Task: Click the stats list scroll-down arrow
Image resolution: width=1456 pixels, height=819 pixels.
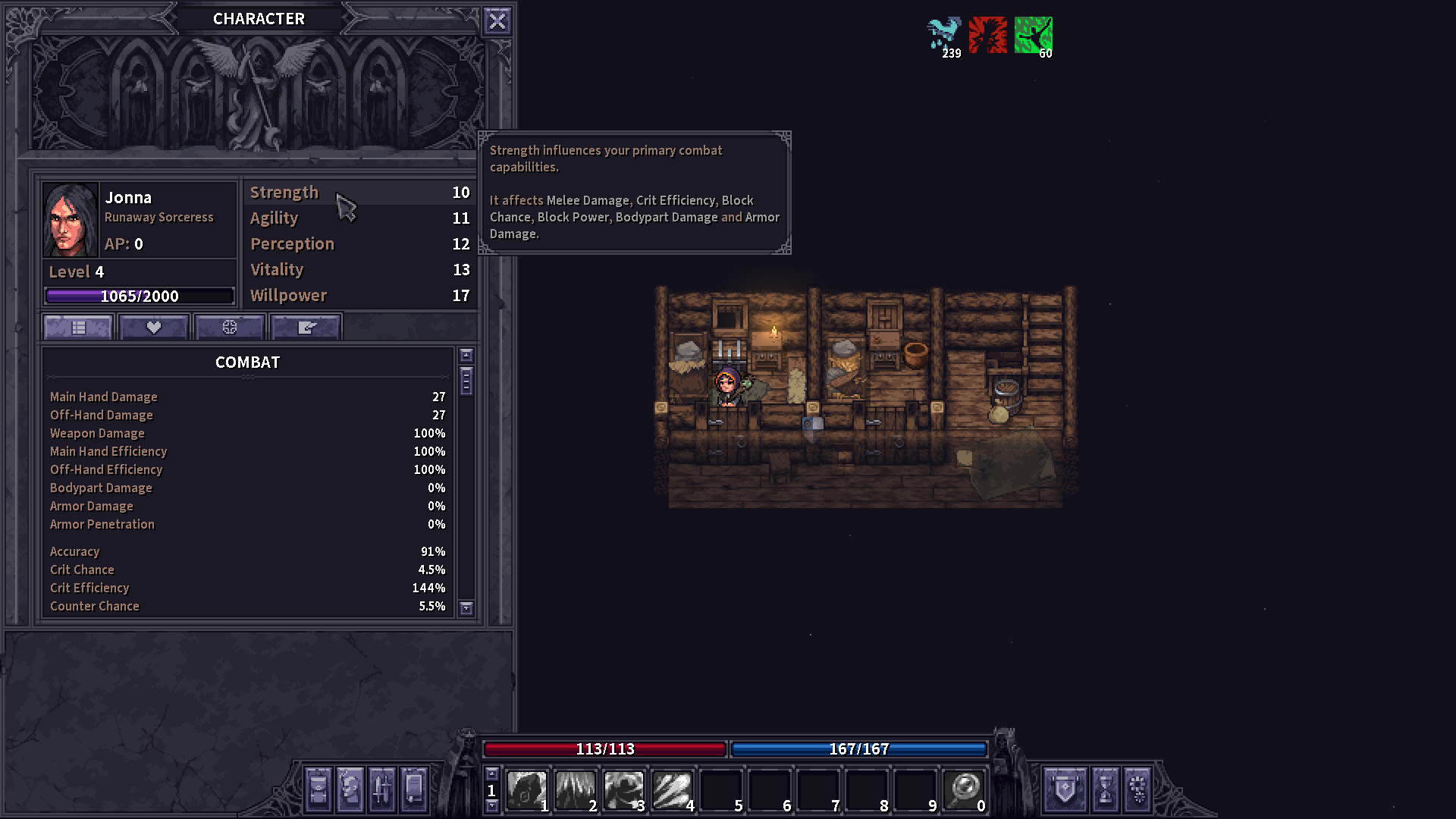Action: point(466,607)
